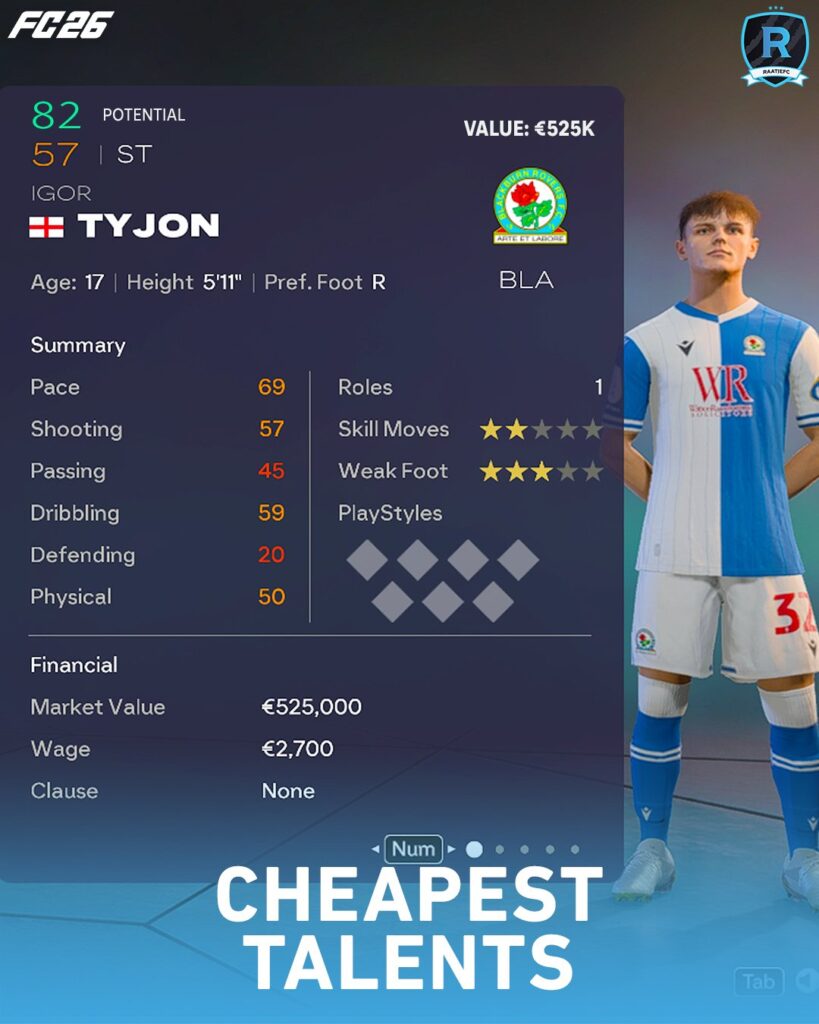Click the RaatieFC shield logo

click(x=774, y=47)
